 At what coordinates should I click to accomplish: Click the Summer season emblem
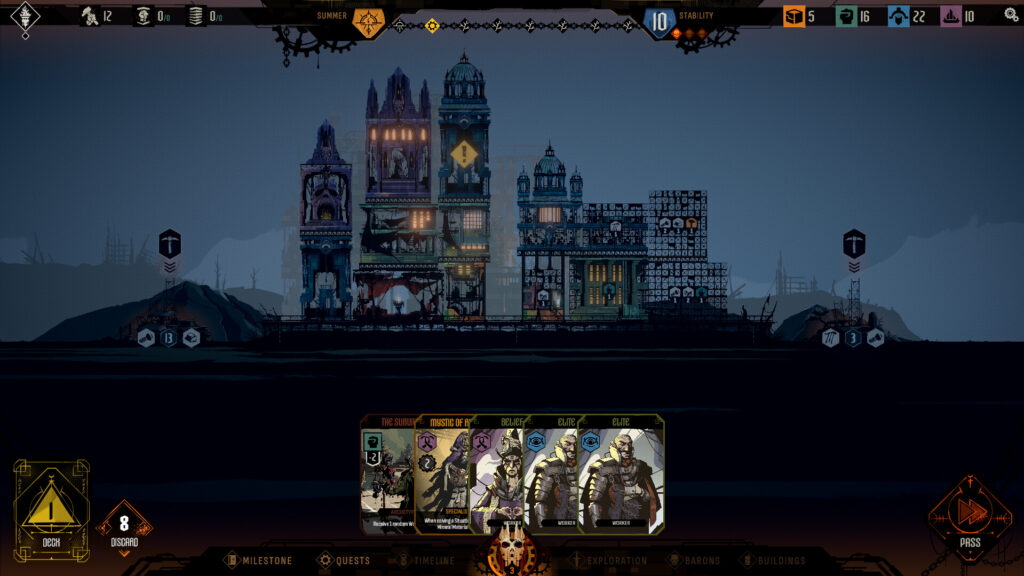[x=369, y=21]
